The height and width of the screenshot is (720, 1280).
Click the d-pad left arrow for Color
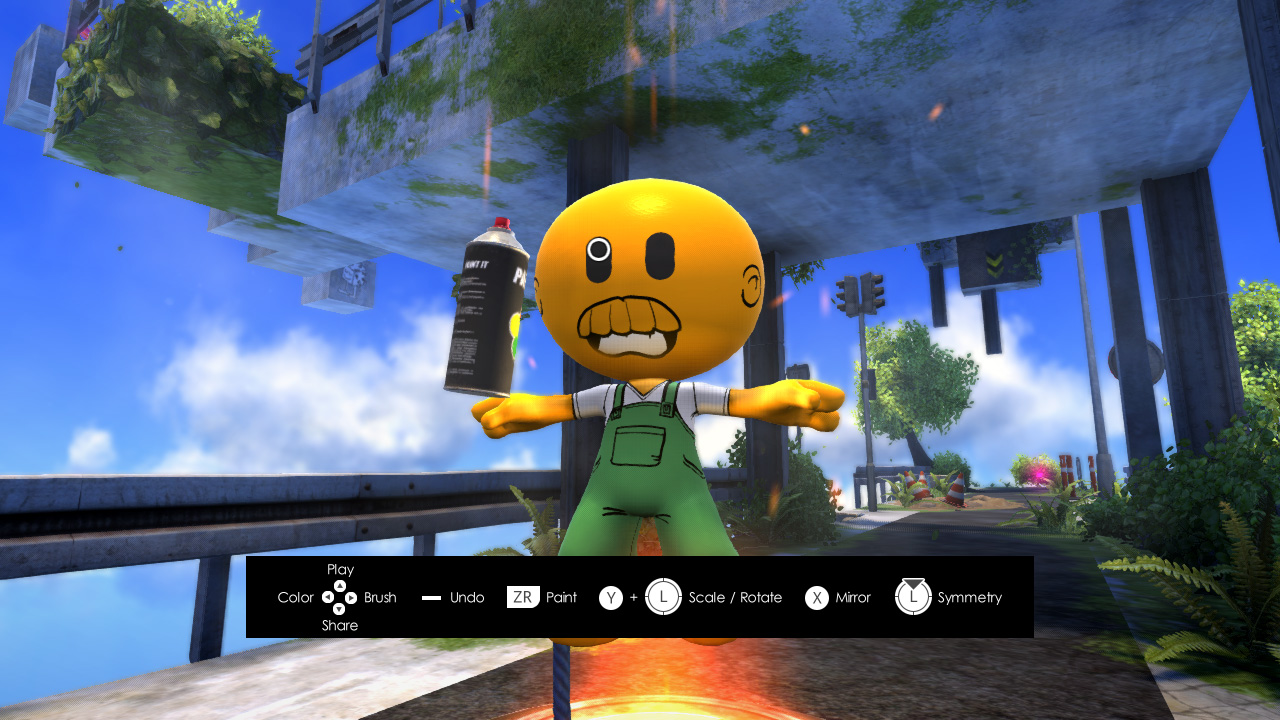[328, 597]
